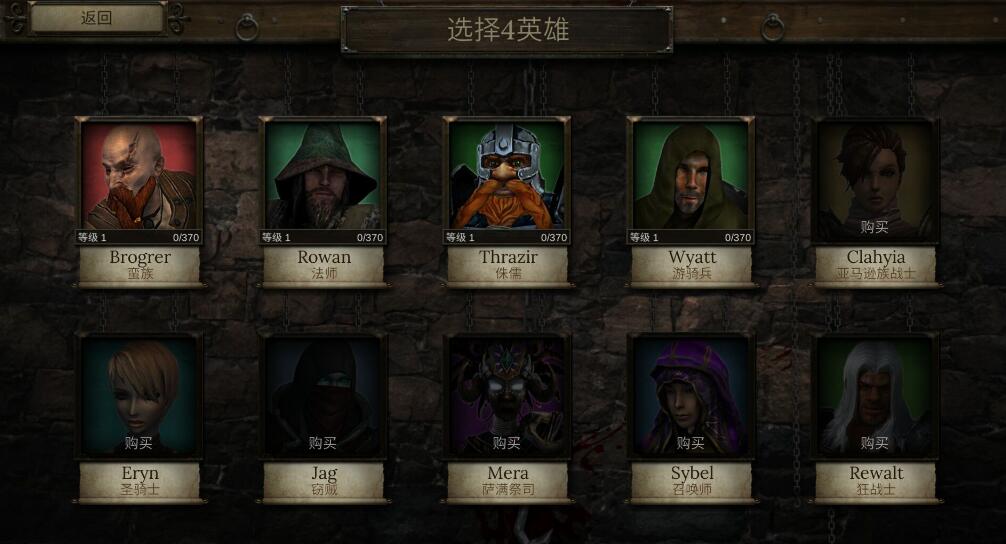Purchase Eryn the paladin
The image size is (1006, 544).
point(139,442)
